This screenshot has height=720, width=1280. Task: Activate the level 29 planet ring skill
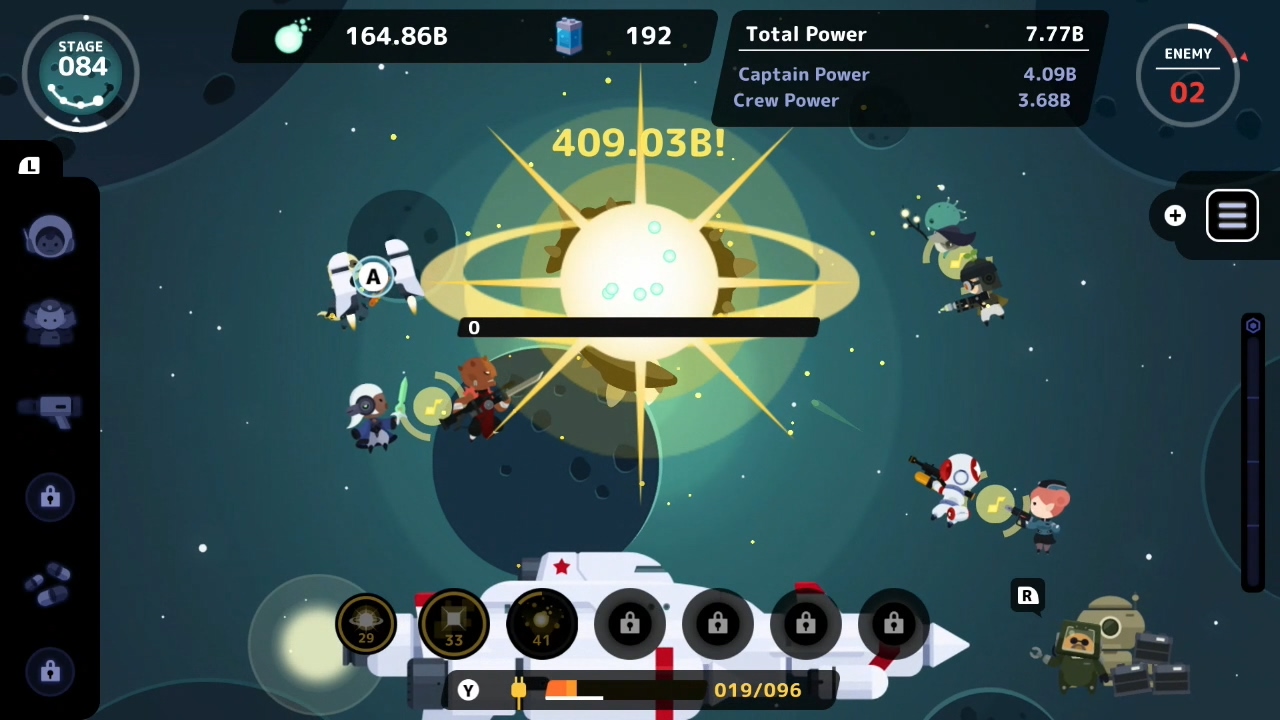[366, 623]
